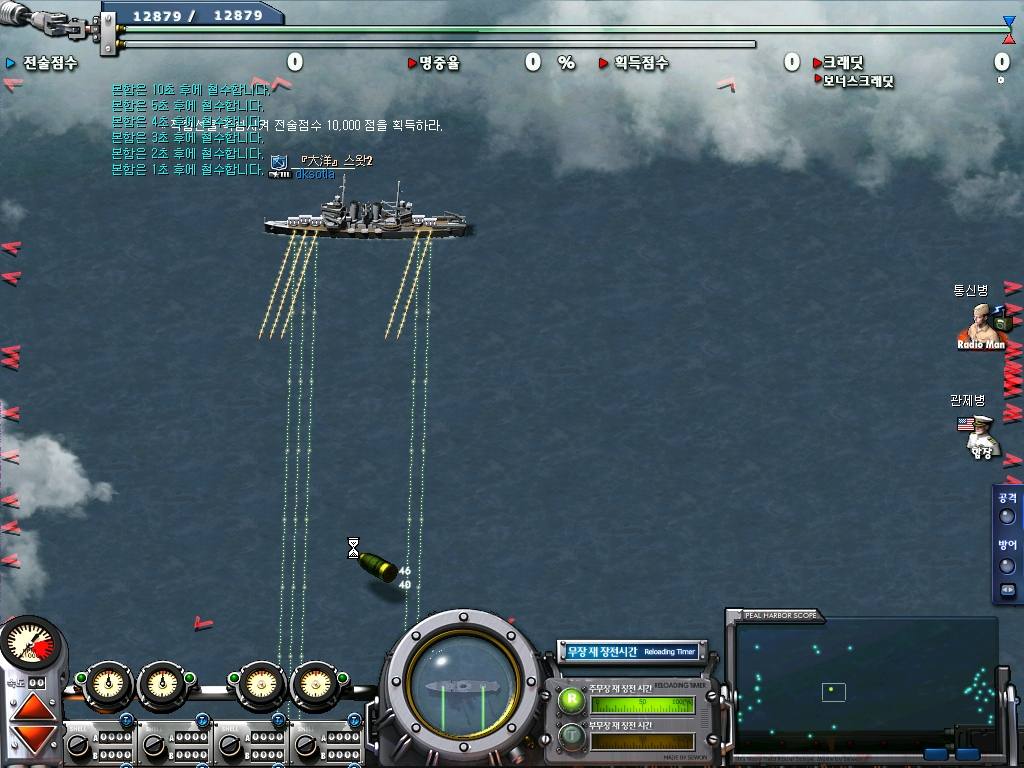The image size is (1024, 768).
Task: Click the left blue button under minimap
Action: (937, 754)
